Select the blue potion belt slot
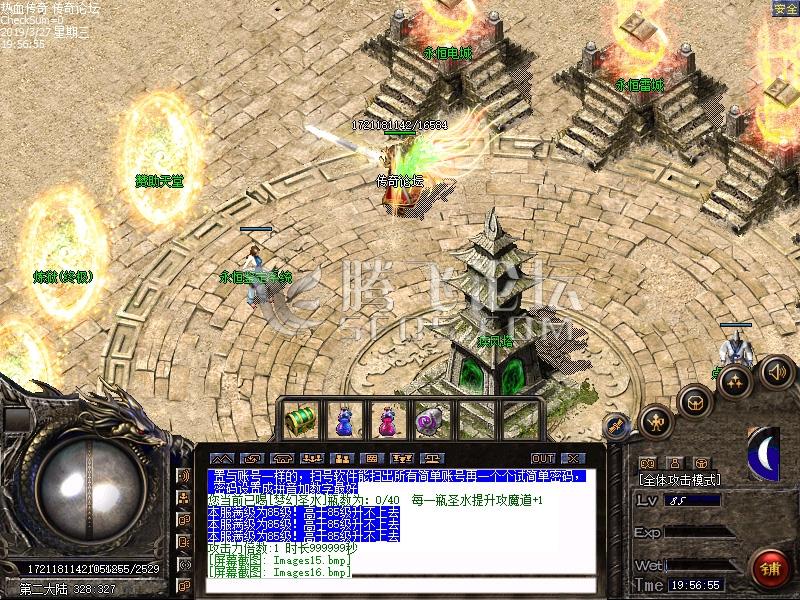This screenshot has height=600, width=800. coord(343,419)
